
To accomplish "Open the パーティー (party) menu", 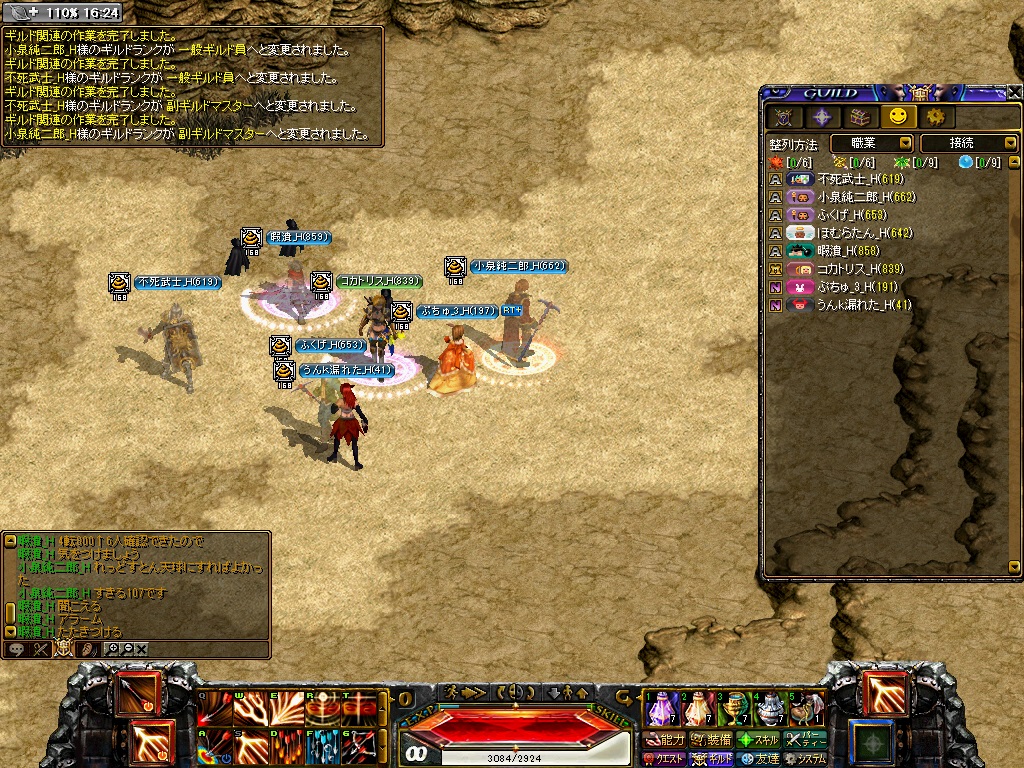I will tap(806, 740).
